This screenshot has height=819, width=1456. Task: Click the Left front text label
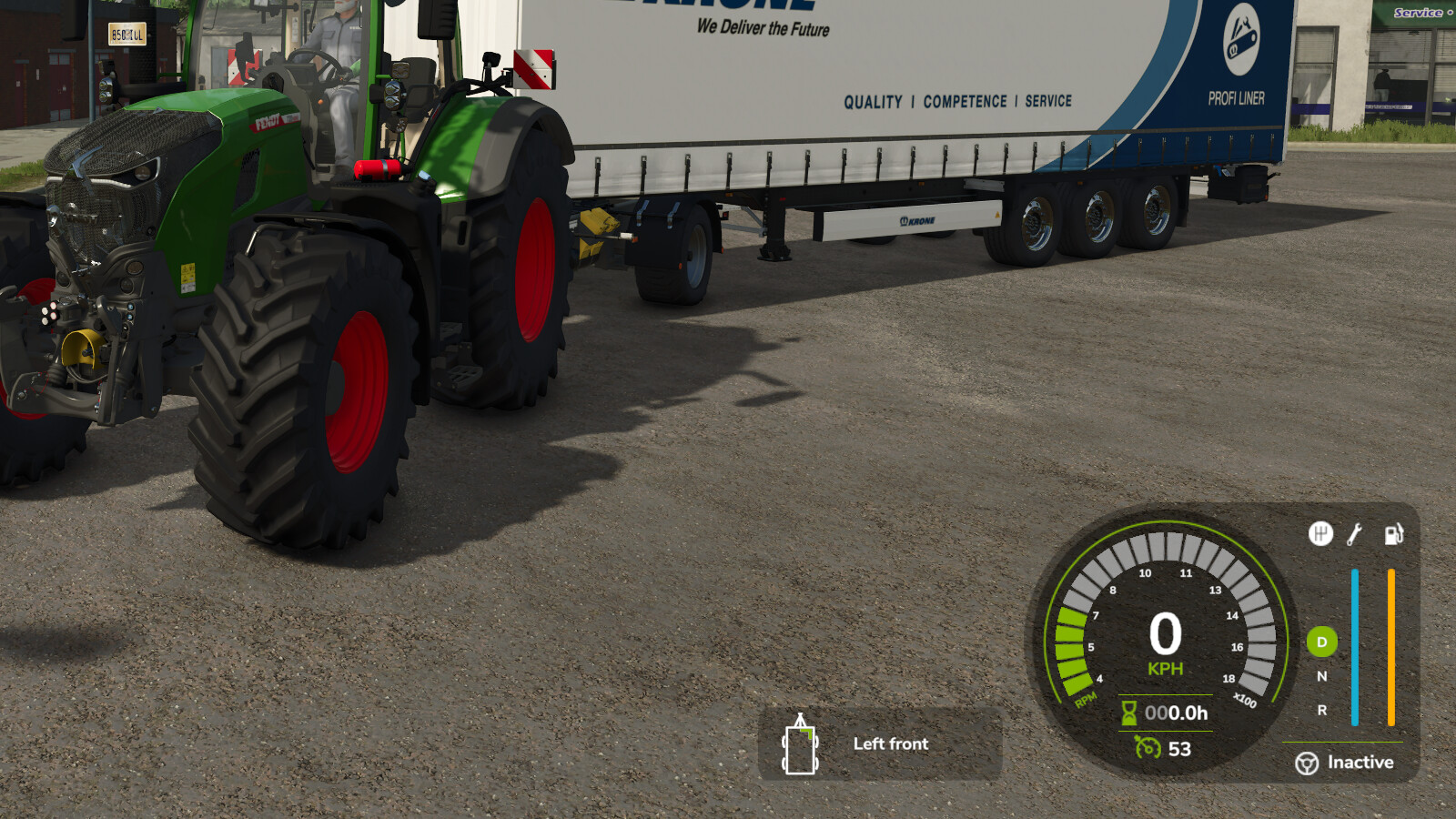[890, 744]
